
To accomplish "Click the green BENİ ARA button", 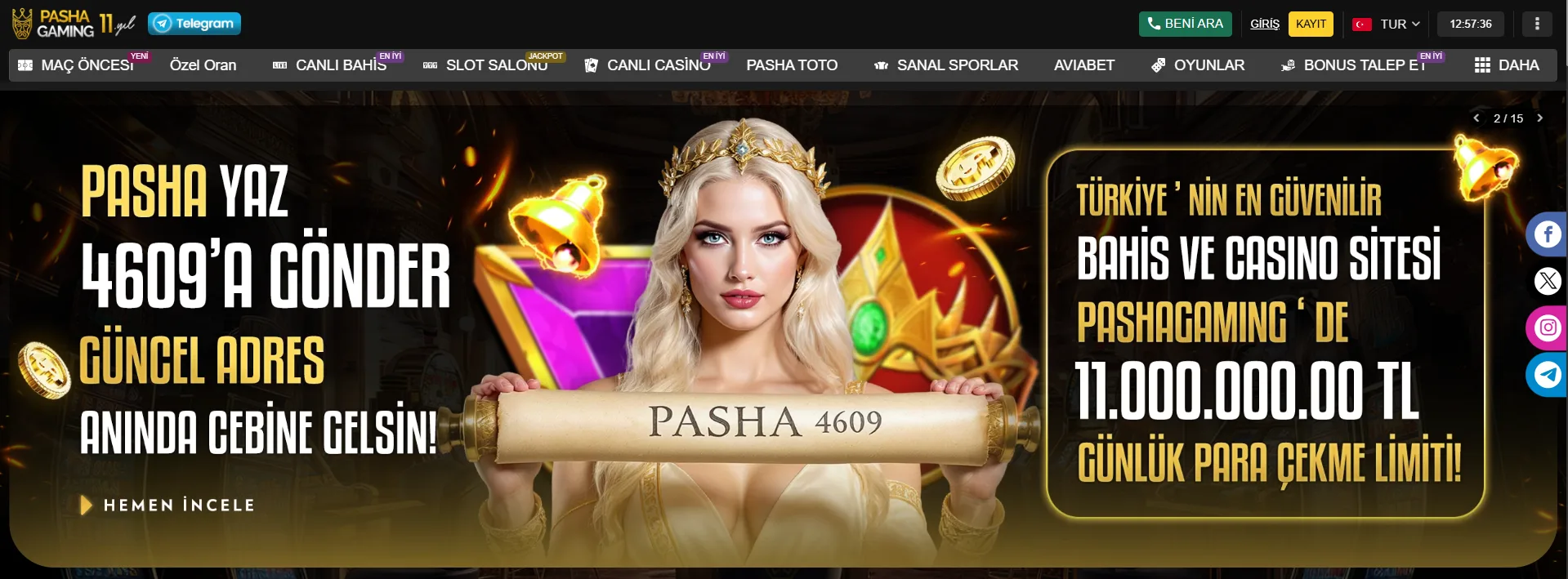I will point(1185,24).
